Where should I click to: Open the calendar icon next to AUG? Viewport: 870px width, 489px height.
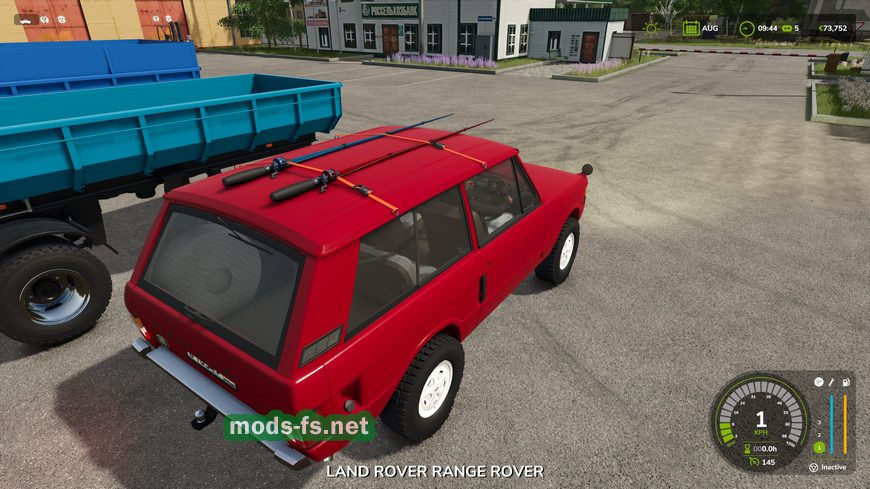[691, 28]
